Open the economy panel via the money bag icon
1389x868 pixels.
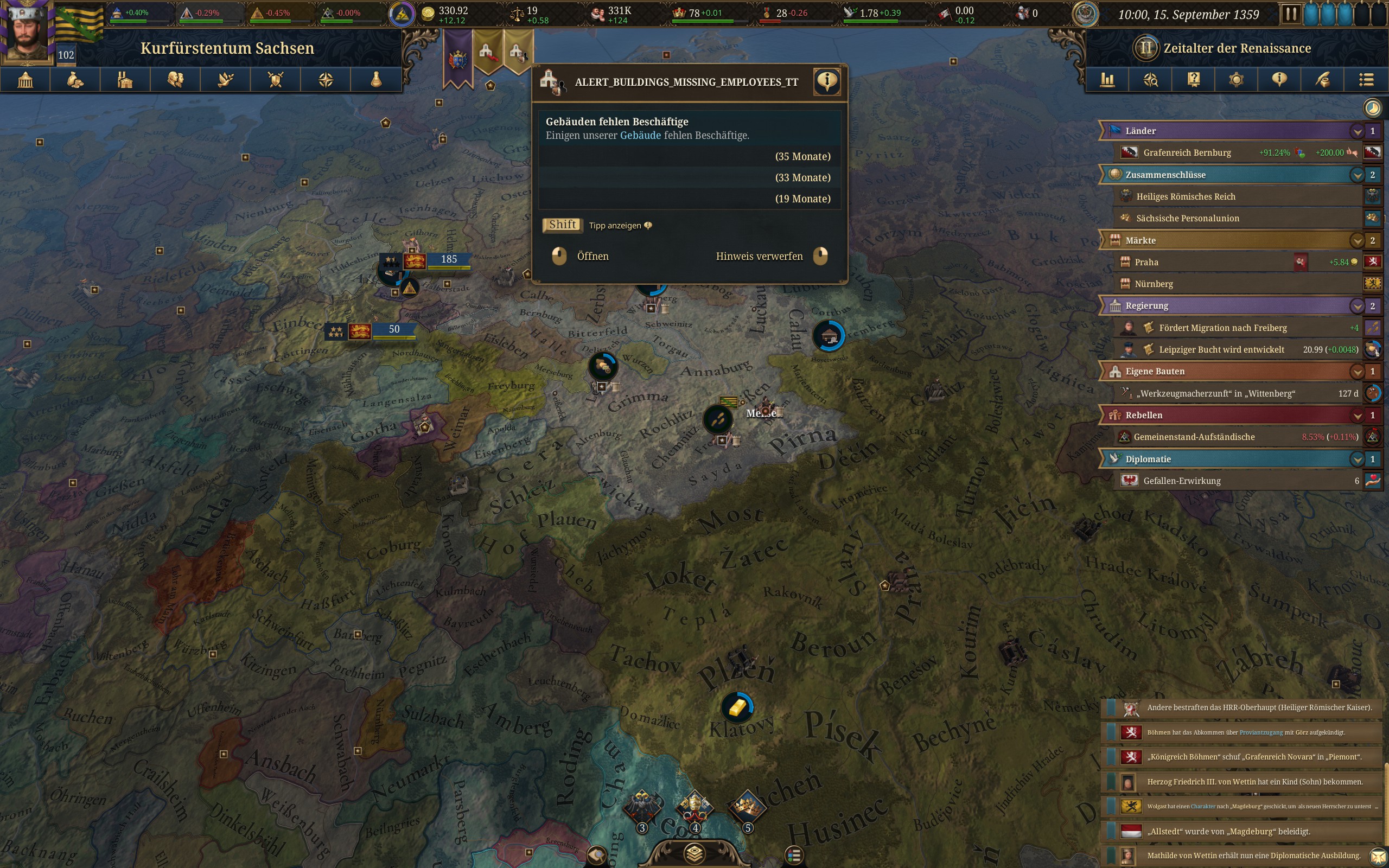coord(75,79)
